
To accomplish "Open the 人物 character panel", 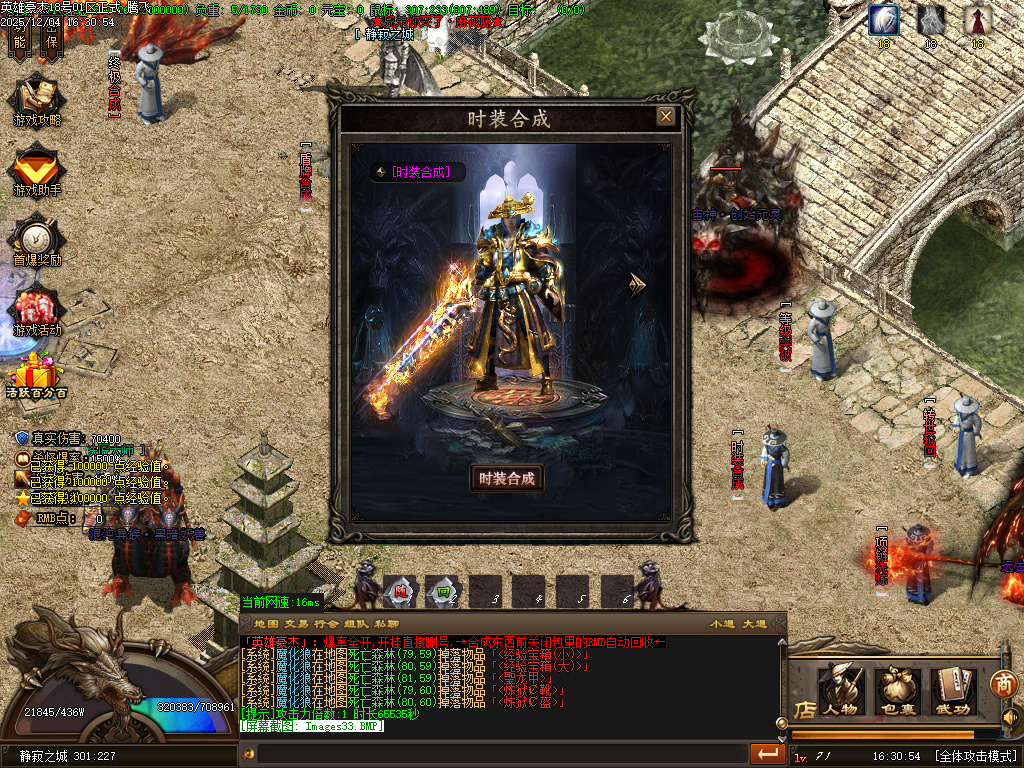I will pyautogui.click(x=841, y=691).
